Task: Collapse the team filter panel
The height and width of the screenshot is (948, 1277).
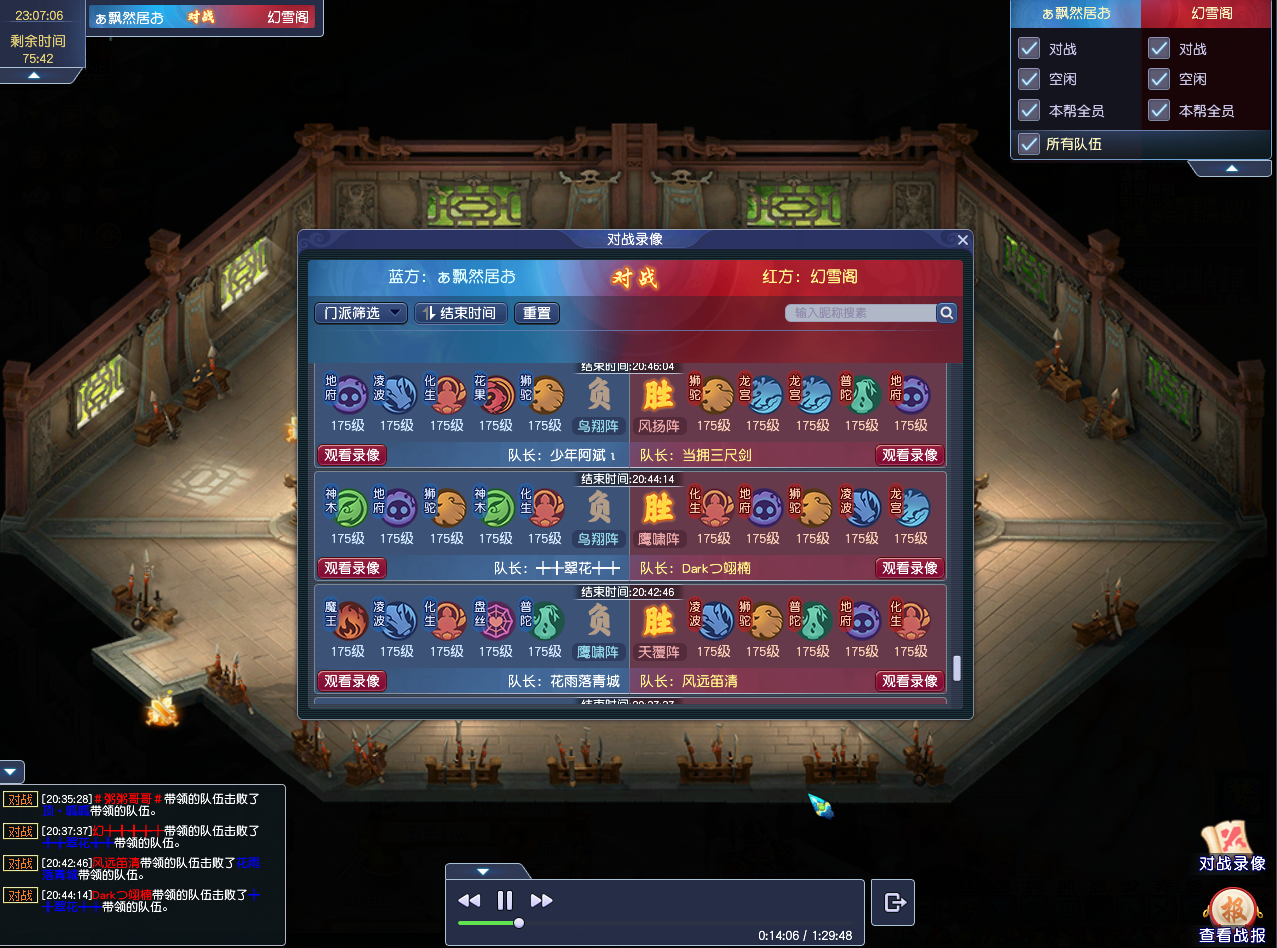Action: click(1232, 168)
